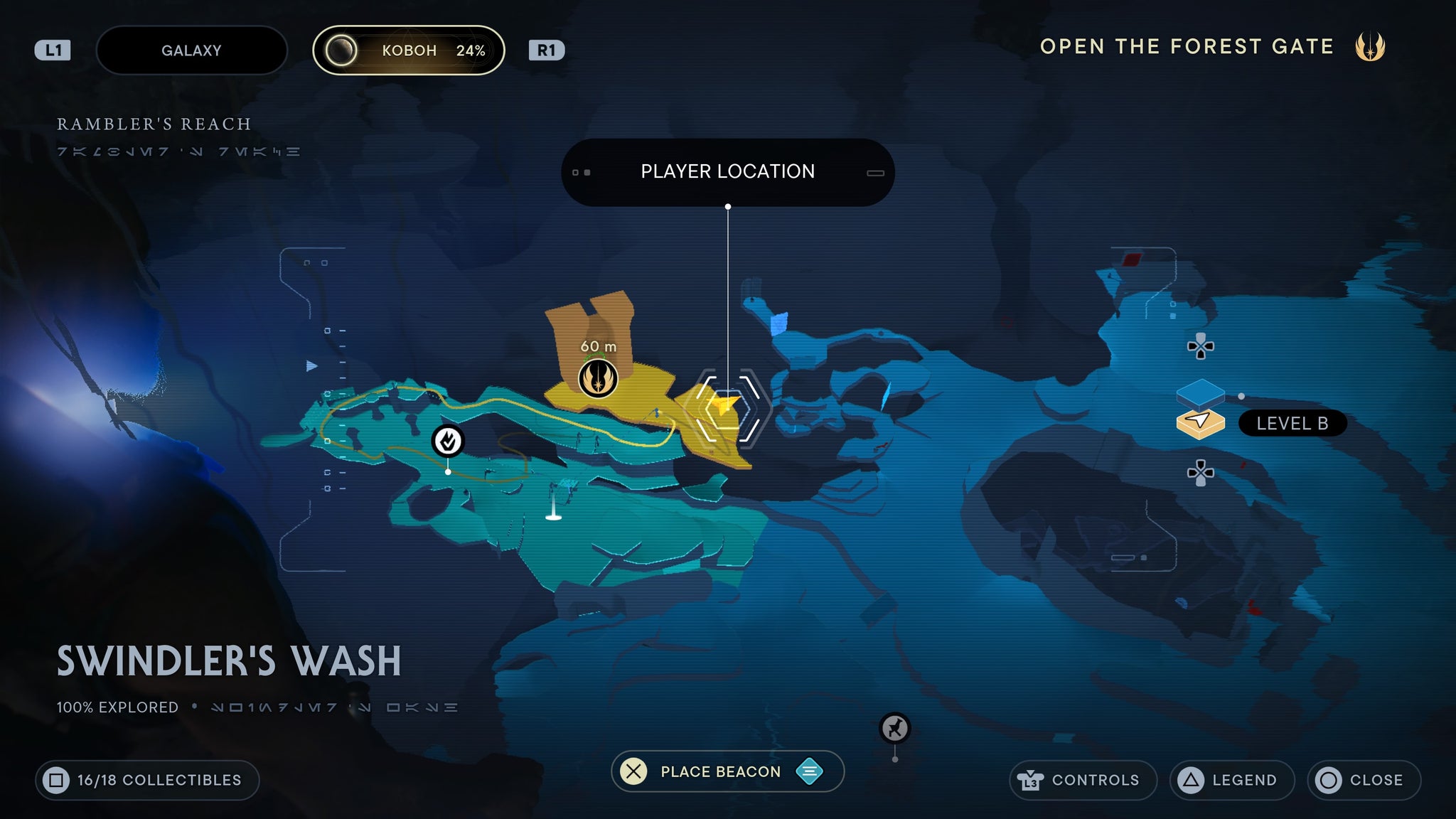Click the creature marker near the bottom of the map
Viewport: 1456px width, 819px height.
pos(894,728)
